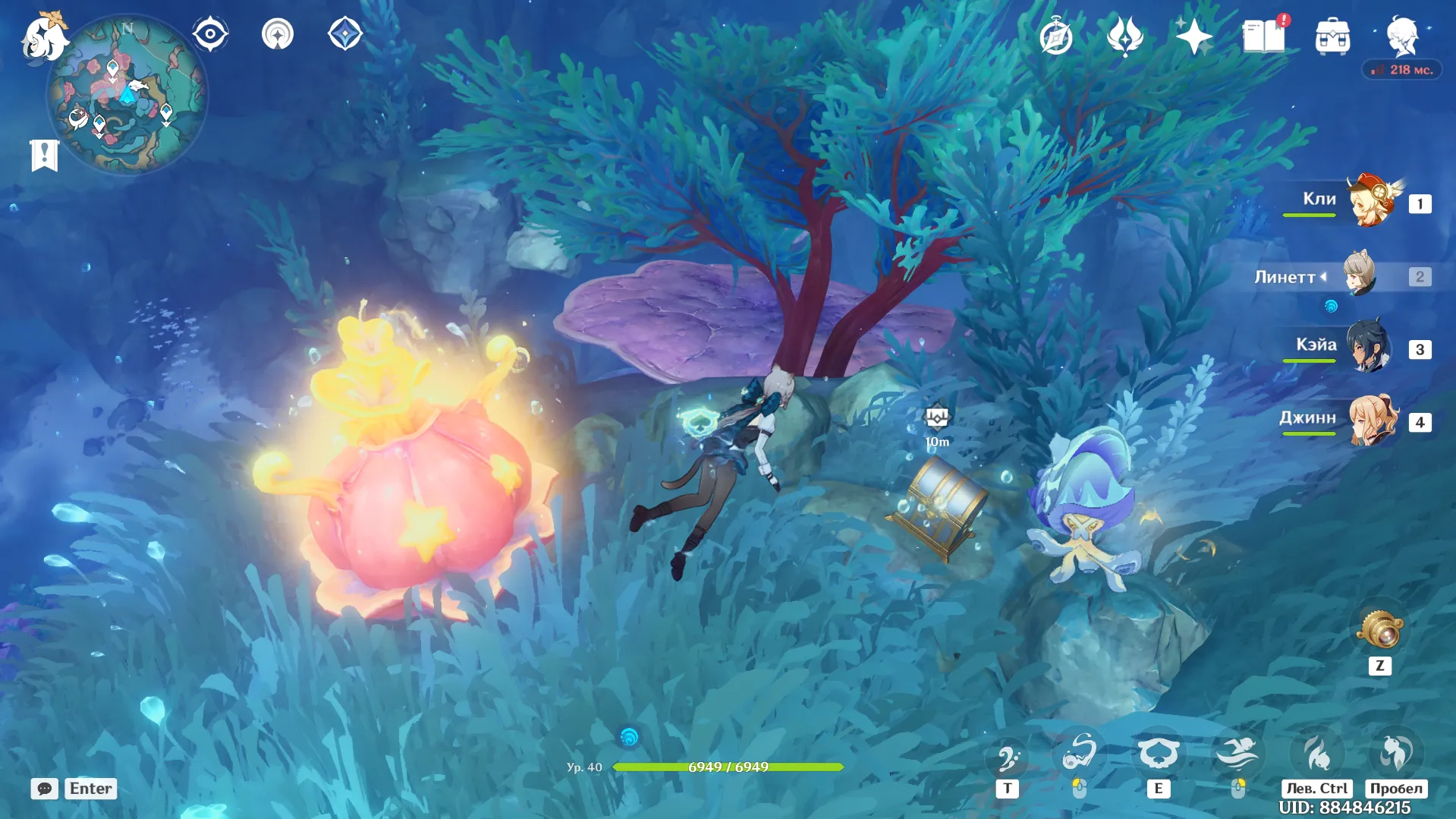Open the Paimon menu icon
Screen dimensions: 1456x819
[44, 36]
